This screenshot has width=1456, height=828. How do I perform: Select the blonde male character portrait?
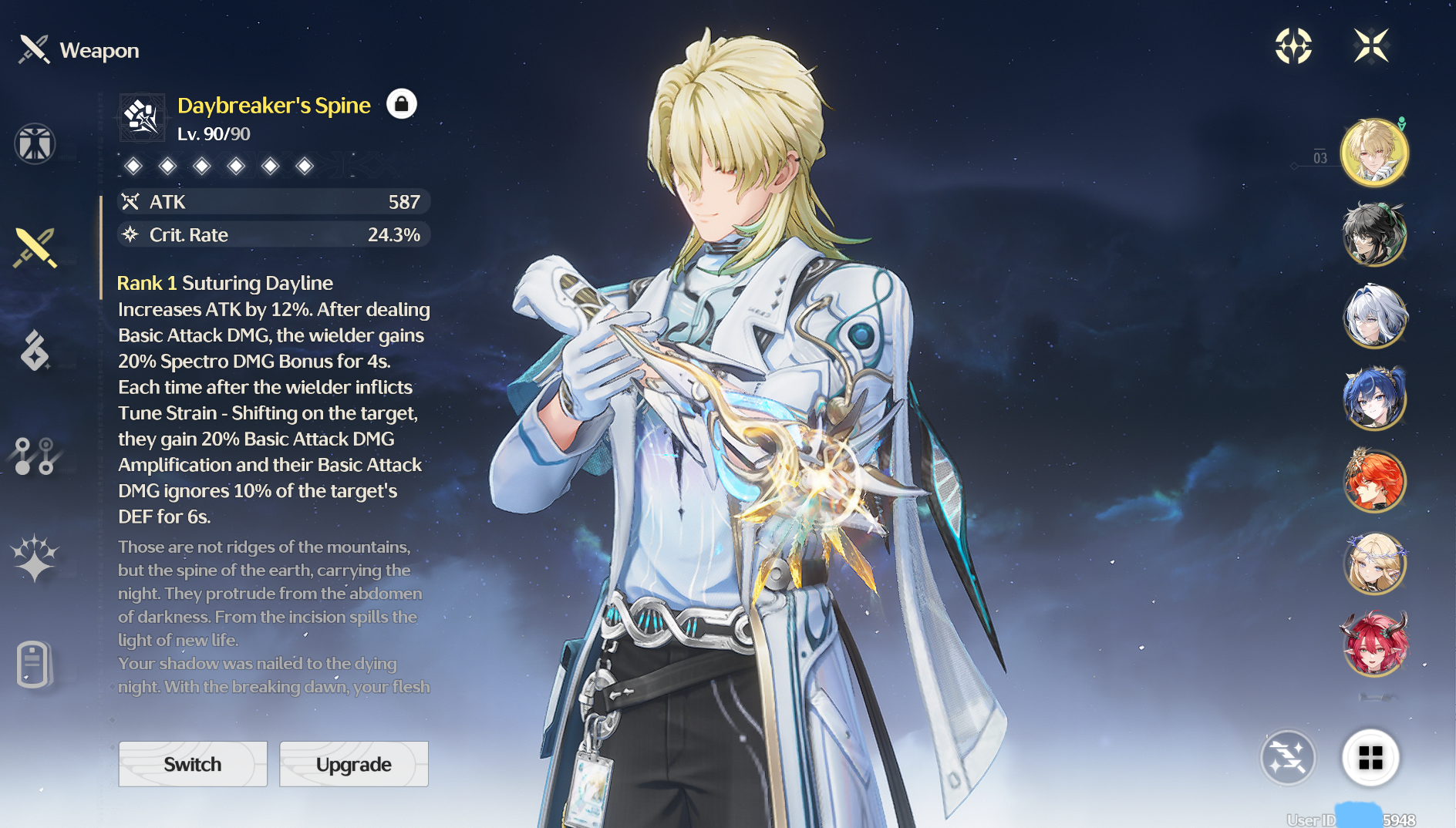(1374, 153)
